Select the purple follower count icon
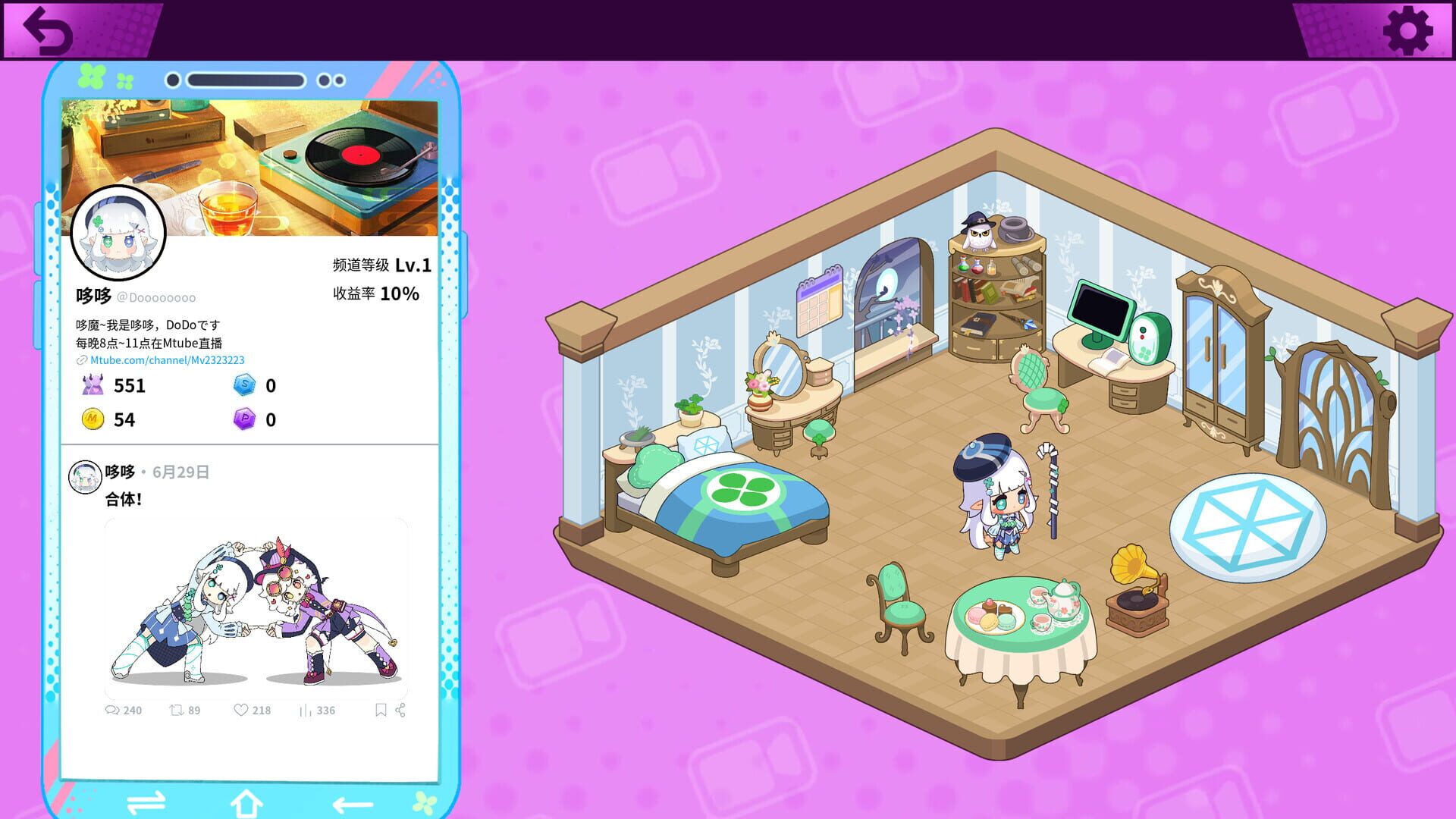The width and height of the screenshot is (1456, 819). click(93, 387)
